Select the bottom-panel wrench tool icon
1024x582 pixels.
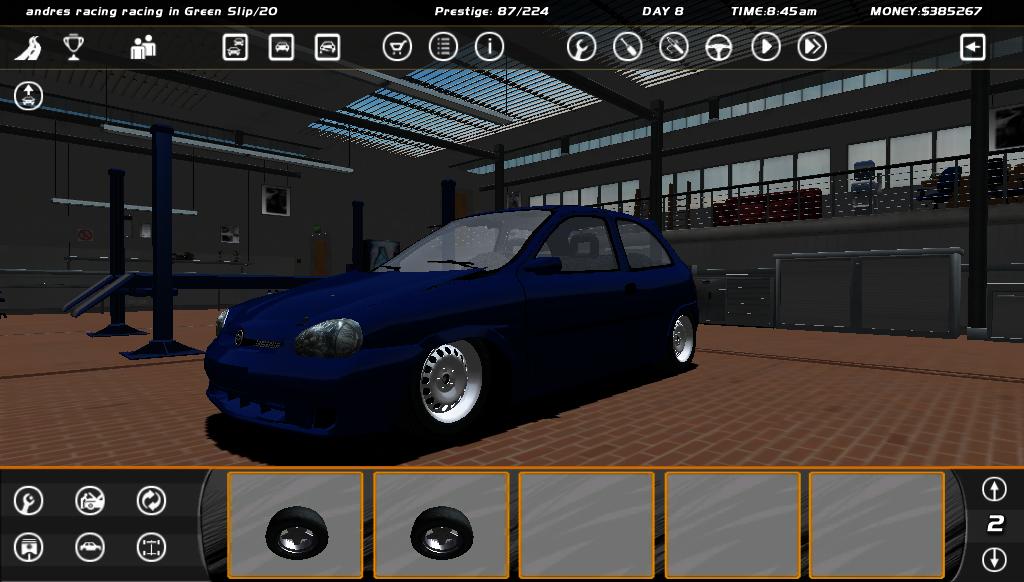(29, 500)
